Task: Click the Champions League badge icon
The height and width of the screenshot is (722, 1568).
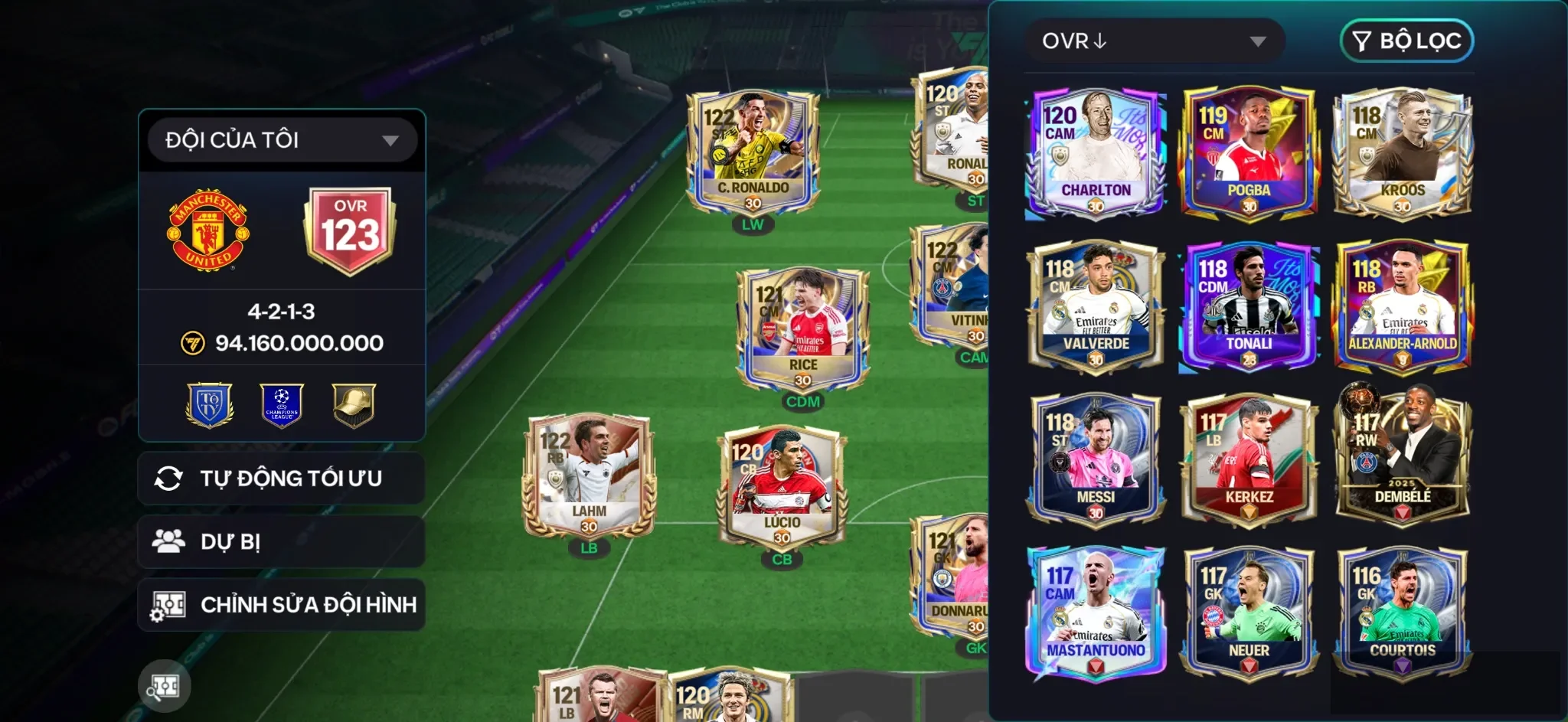Action: (282, 405)
